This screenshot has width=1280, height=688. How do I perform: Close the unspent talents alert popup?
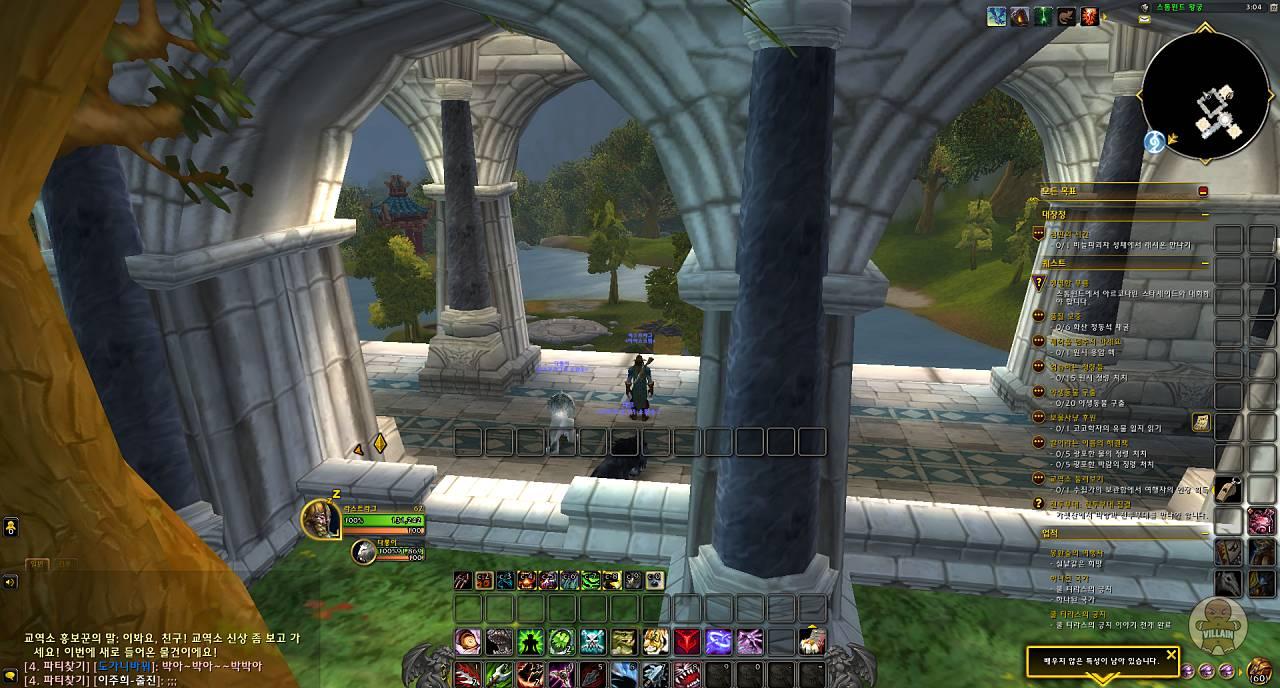click(1171, 655)
